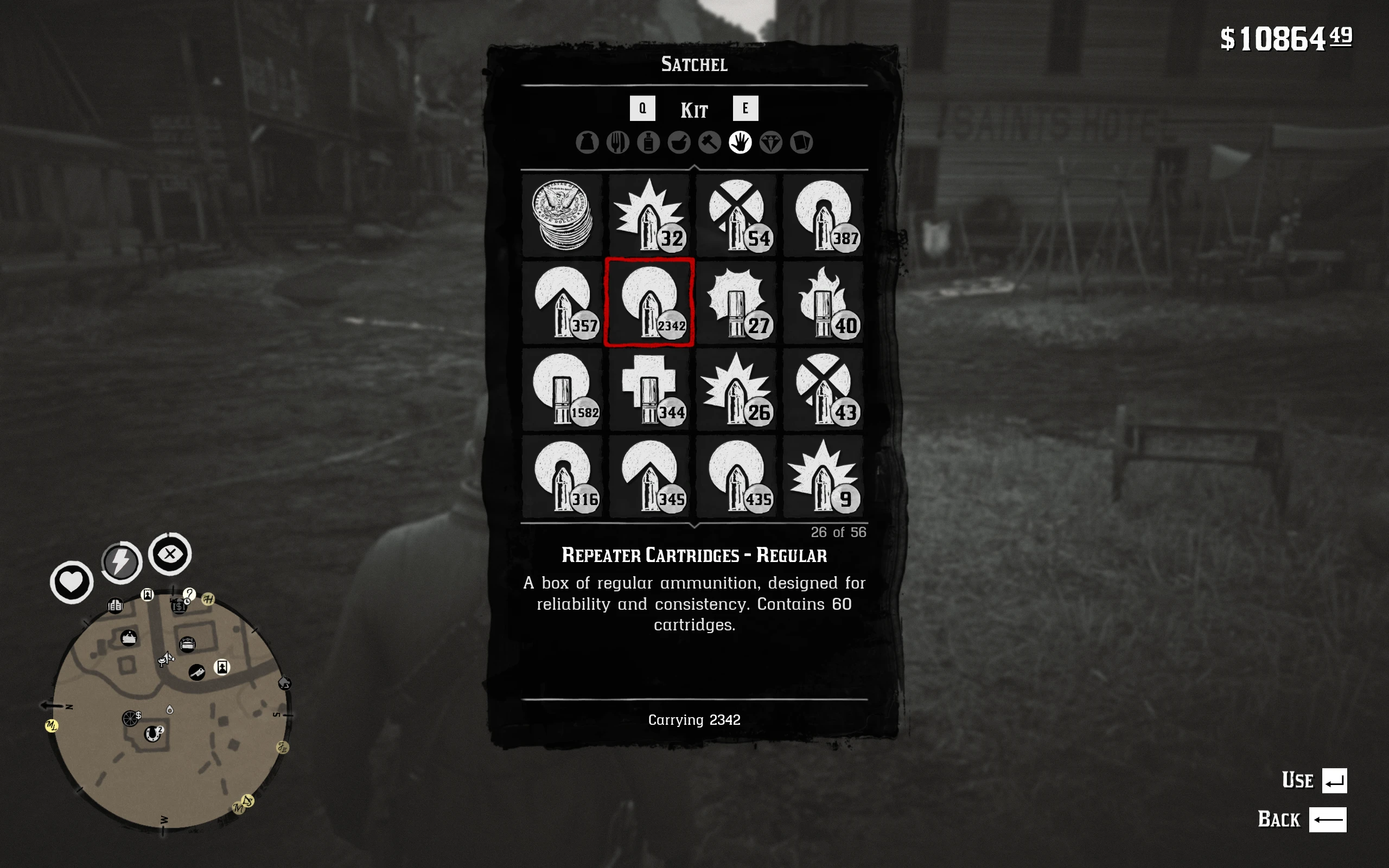Viewport: 1389px width, 868px height.
Task: Select the crossed-out cartridge slot showing 54
Action: (736, 215)
